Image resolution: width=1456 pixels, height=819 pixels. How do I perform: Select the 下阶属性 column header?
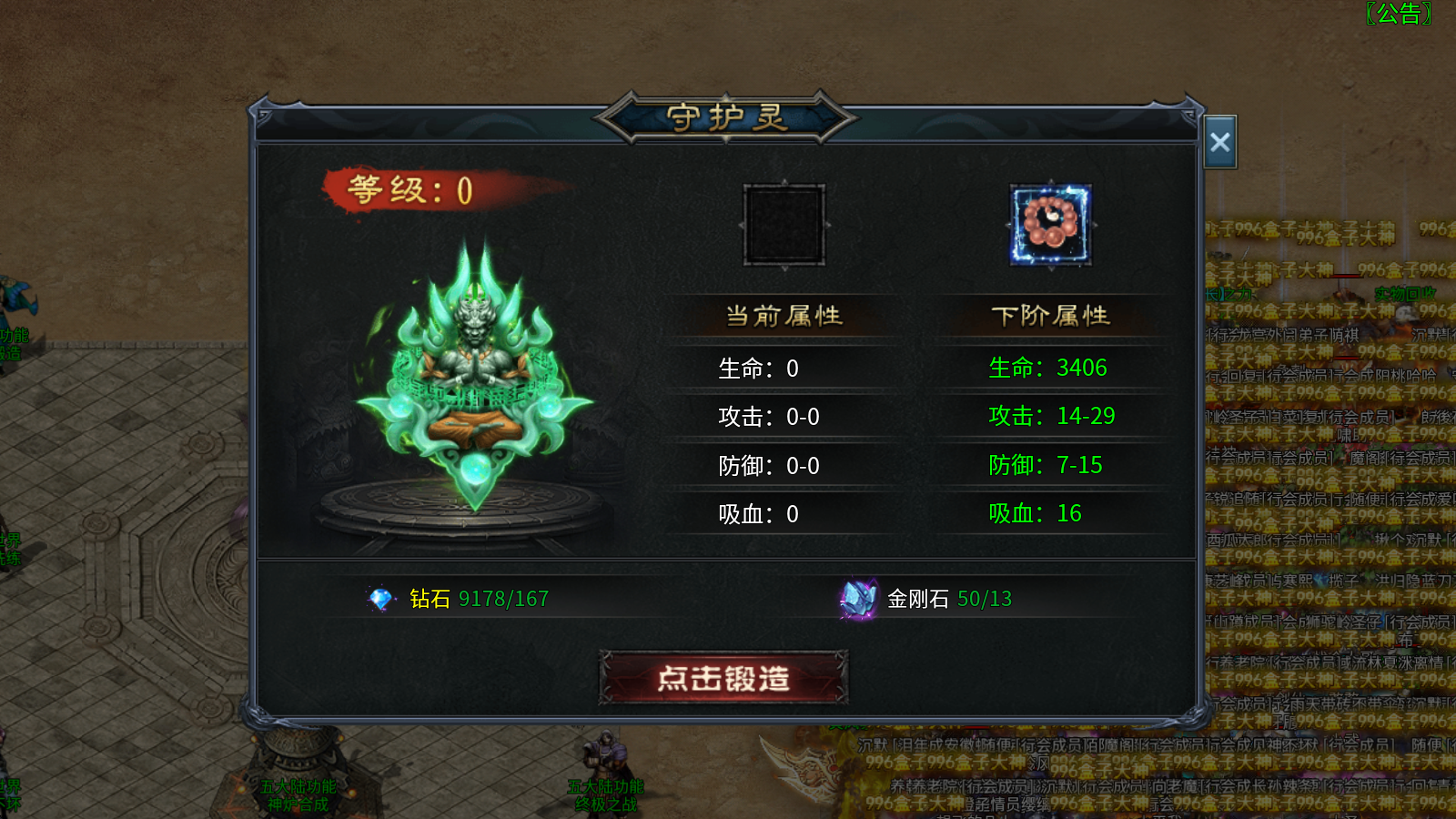[1051, 315]
